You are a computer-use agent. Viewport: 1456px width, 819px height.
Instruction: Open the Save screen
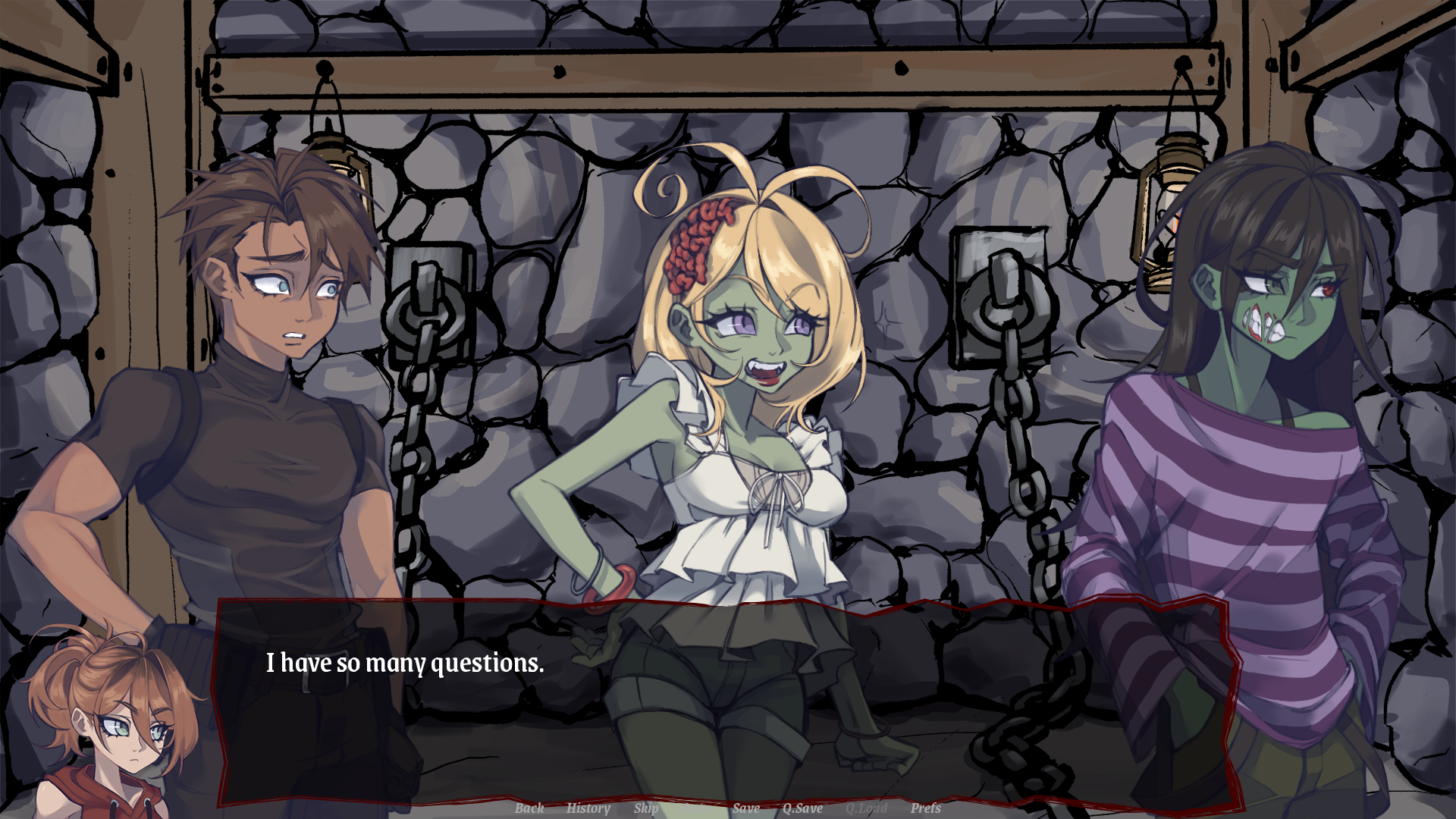[746, 808]
